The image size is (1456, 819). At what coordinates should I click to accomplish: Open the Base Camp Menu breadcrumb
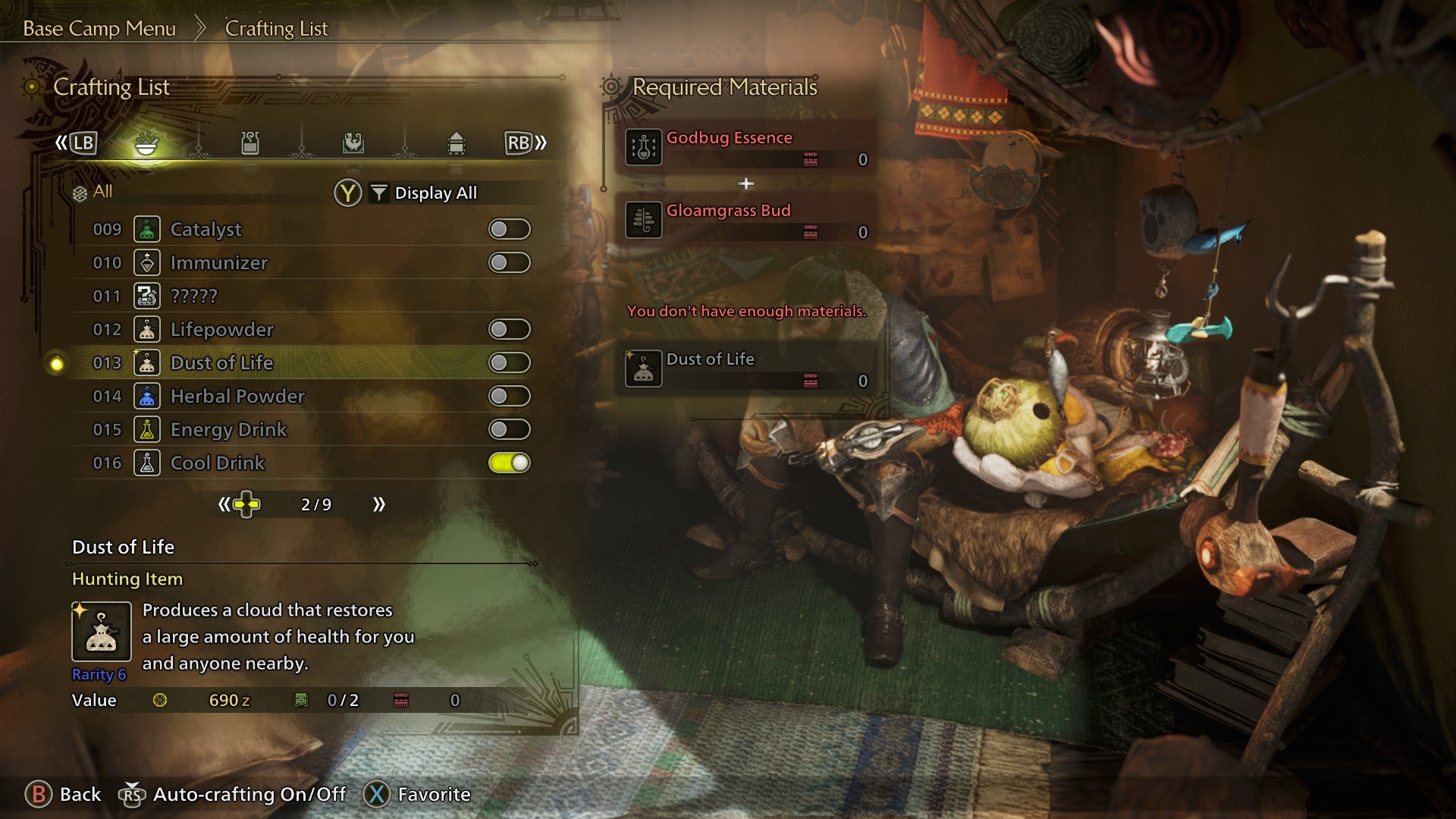click(x=99, y=29)
